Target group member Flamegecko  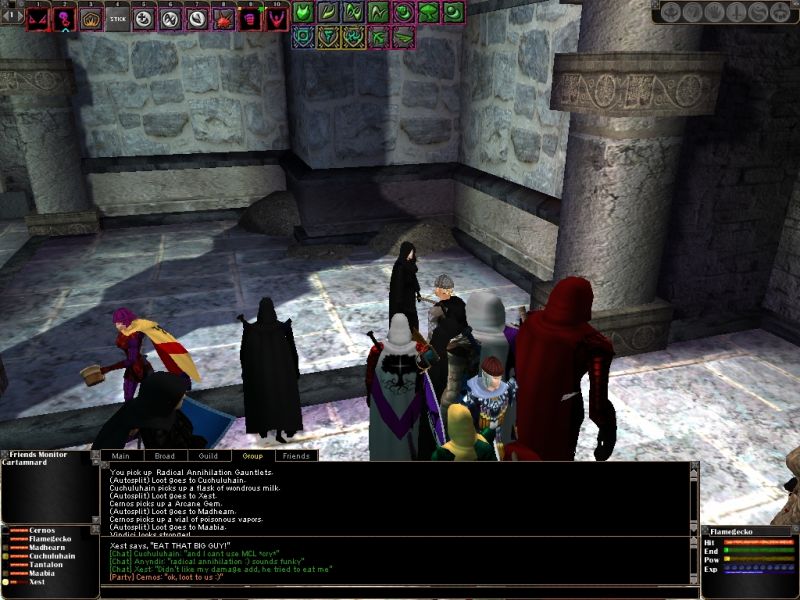click(x=50, y=539)
